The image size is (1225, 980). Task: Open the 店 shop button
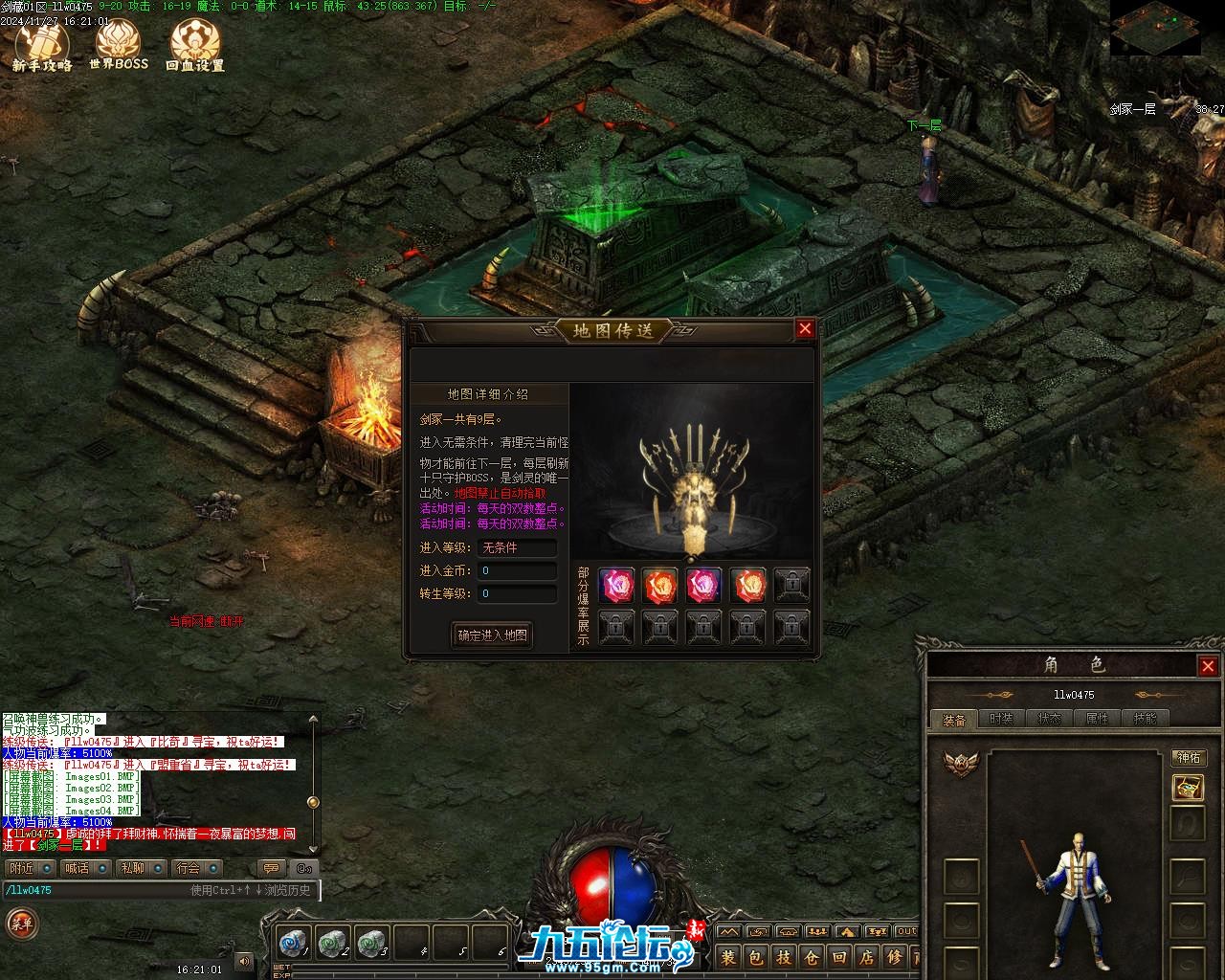click(x=867, y=957)
